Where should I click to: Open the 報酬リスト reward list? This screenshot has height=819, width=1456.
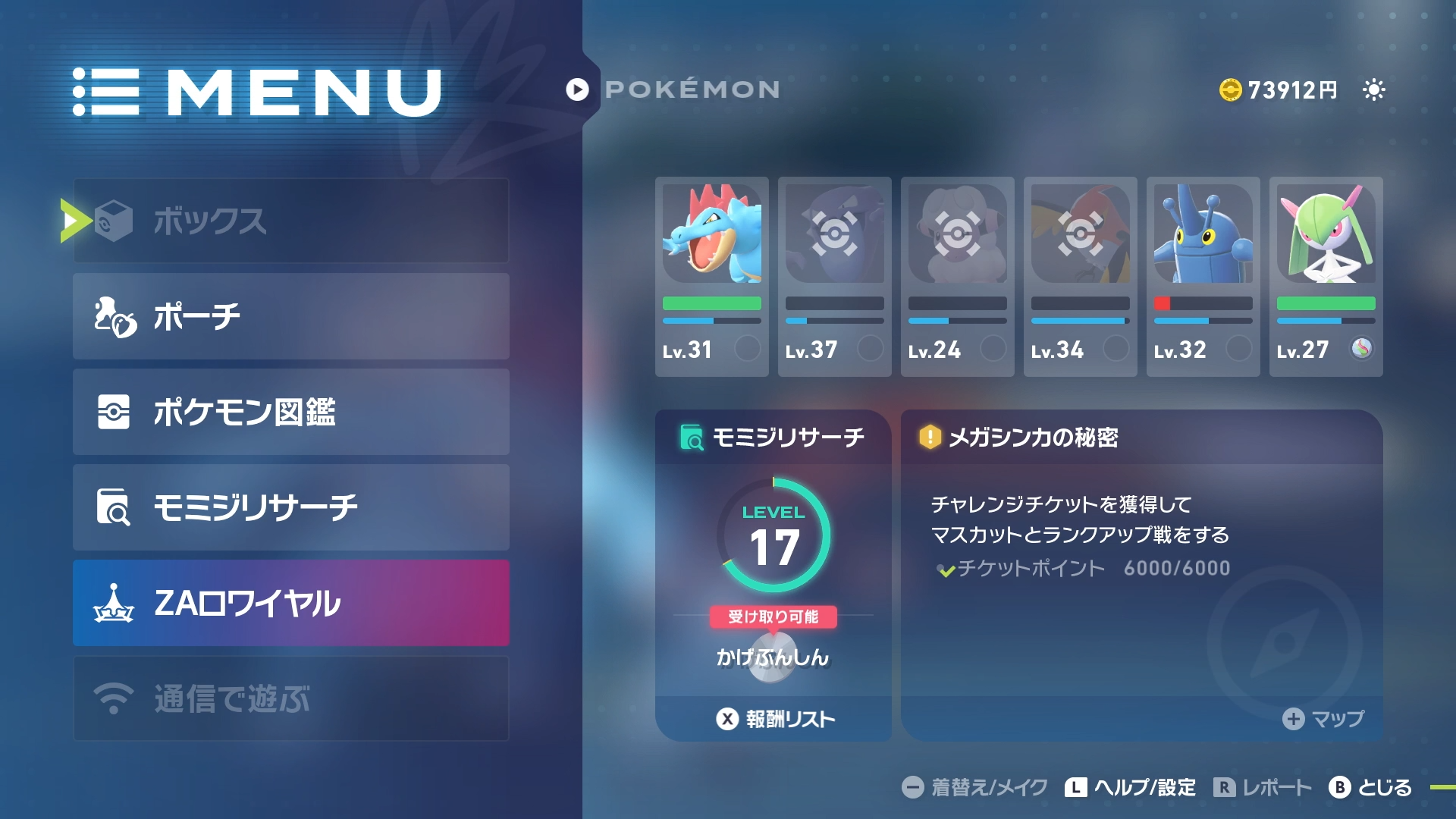pyautogui.click(x=776, y=719)
